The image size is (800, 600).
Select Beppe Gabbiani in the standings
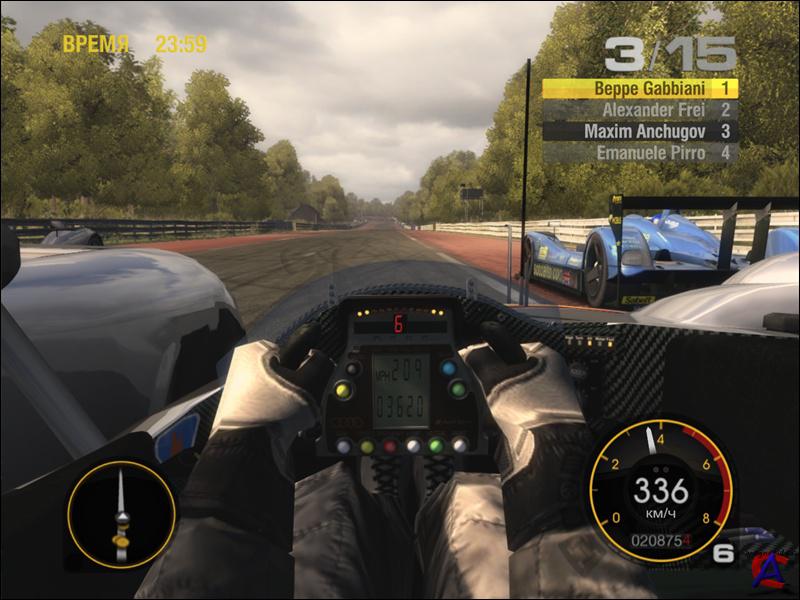coord(640,88)
